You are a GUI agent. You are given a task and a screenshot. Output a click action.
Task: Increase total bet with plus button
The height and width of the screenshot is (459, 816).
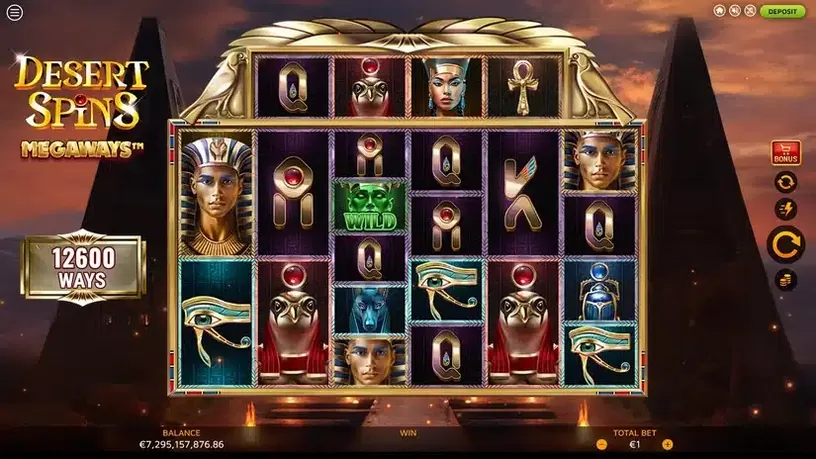[x=667, y=444]
